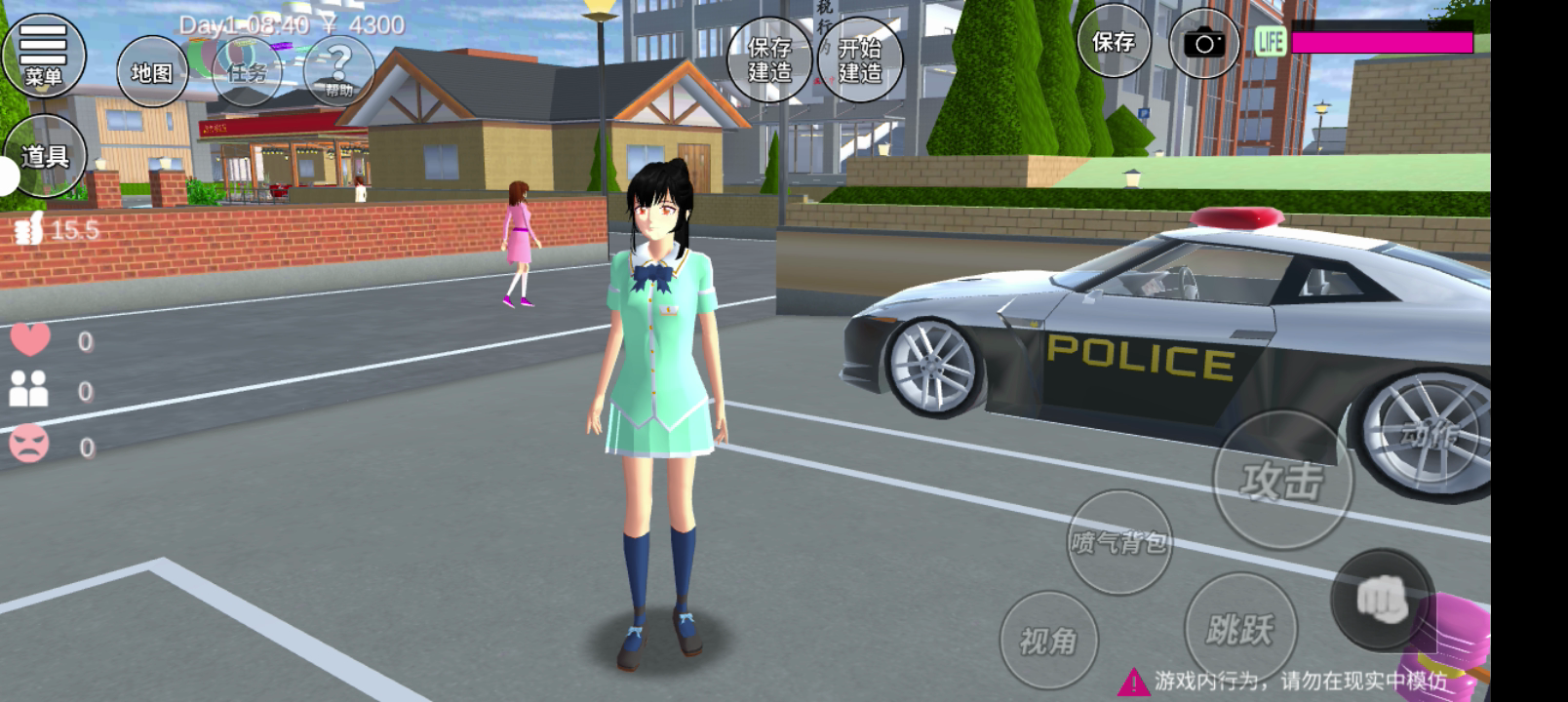
Task: Open the 道具 items panel
Action: click(45, 156)
